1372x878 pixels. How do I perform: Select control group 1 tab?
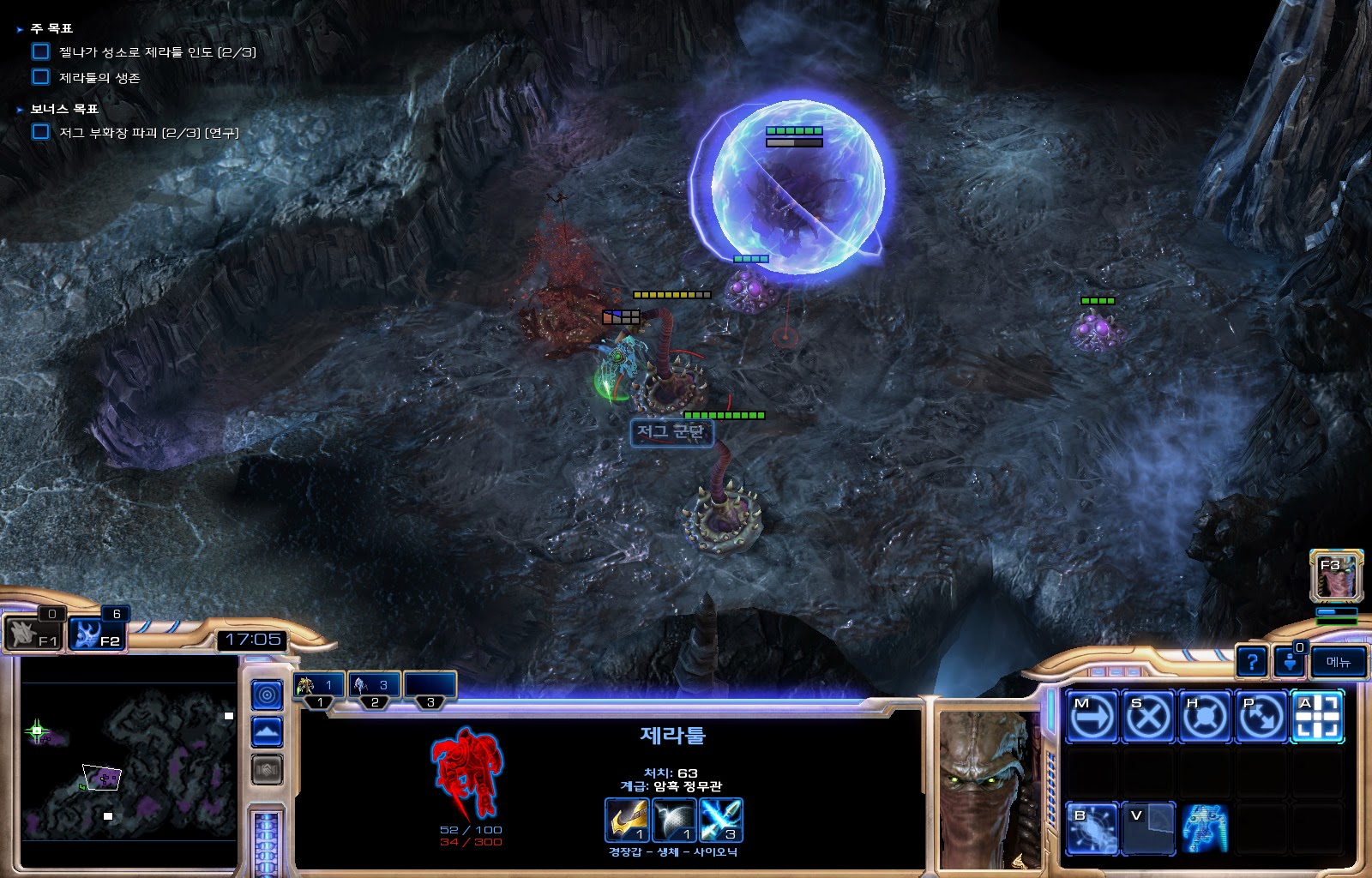320,686
